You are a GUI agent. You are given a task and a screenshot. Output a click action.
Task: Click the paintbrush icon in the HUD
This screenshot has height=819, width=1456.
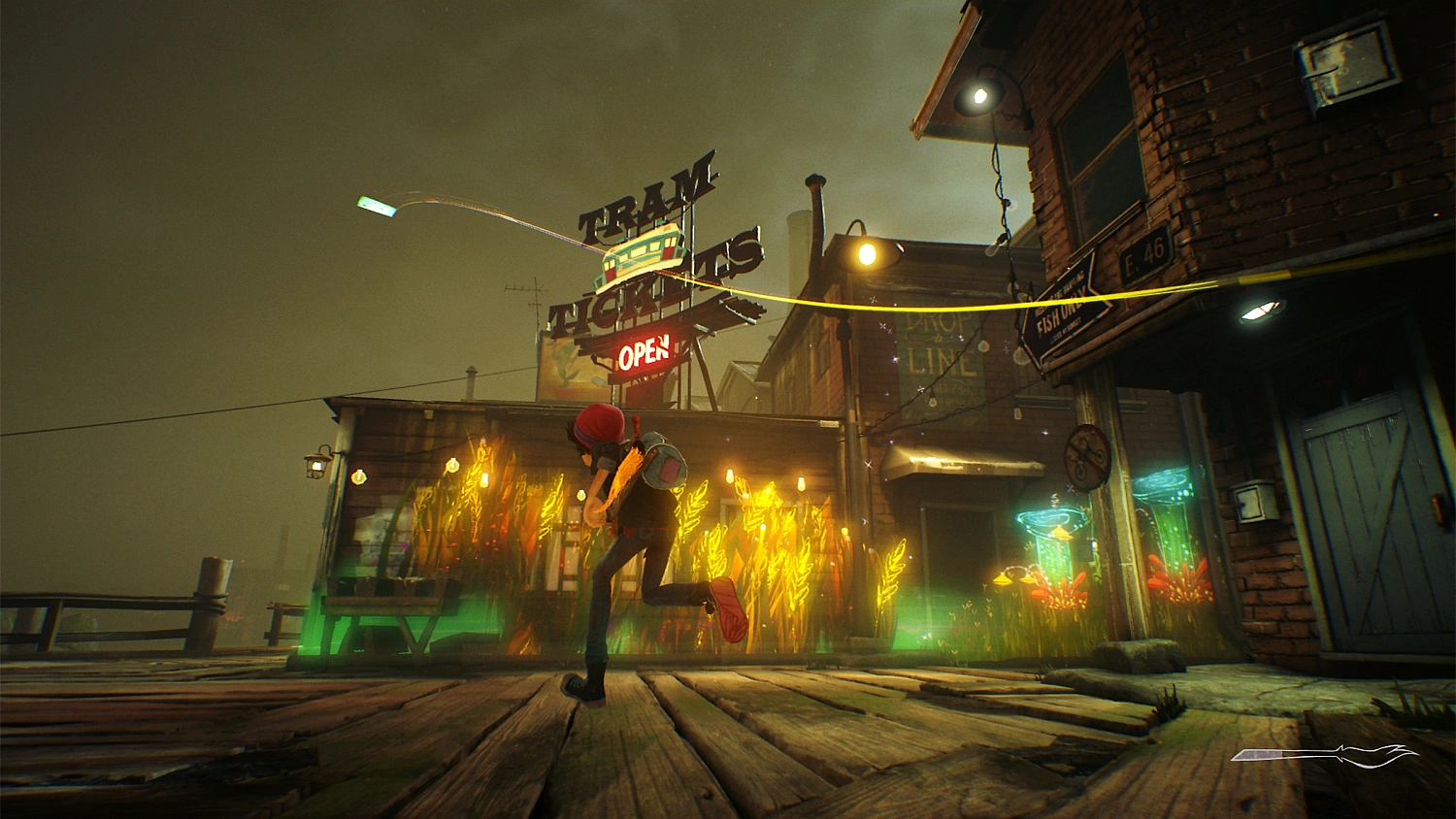coord(1325,755)
